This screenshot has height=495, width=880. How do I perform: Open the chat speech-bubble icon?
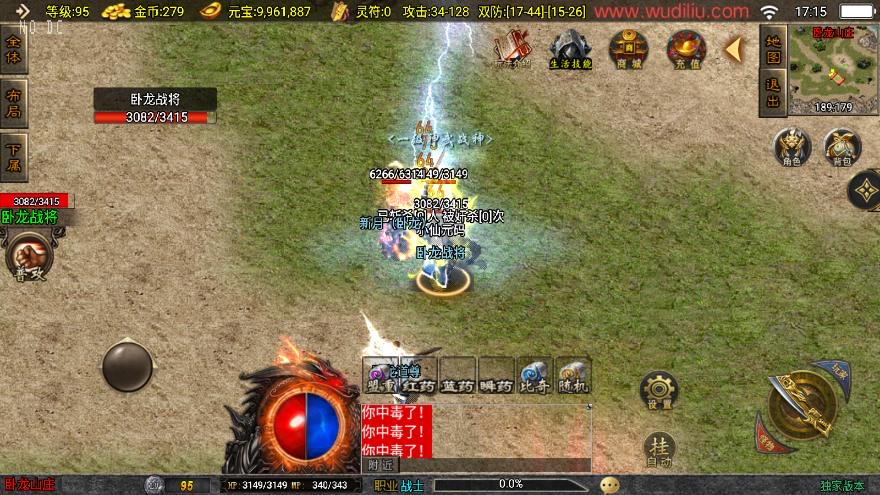tap(609, 485)
